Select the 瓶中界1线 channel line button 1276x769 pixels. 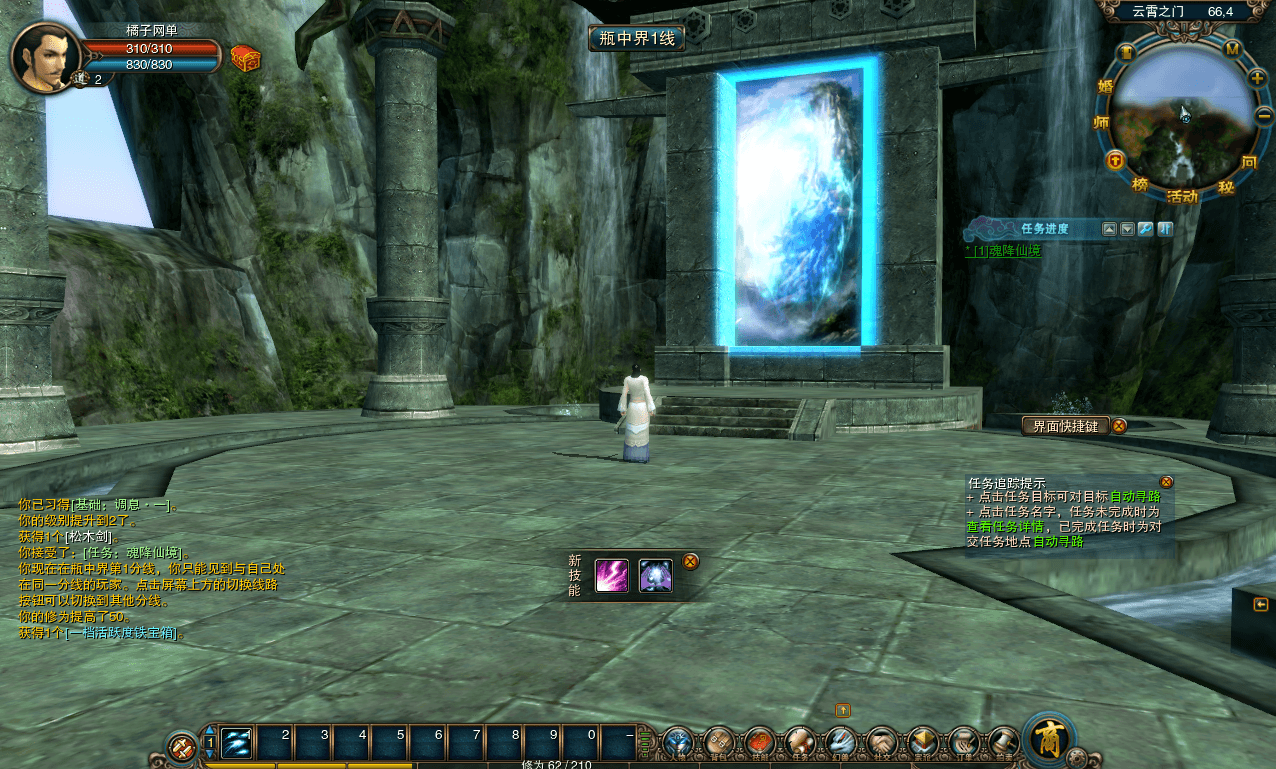[637, 39]
